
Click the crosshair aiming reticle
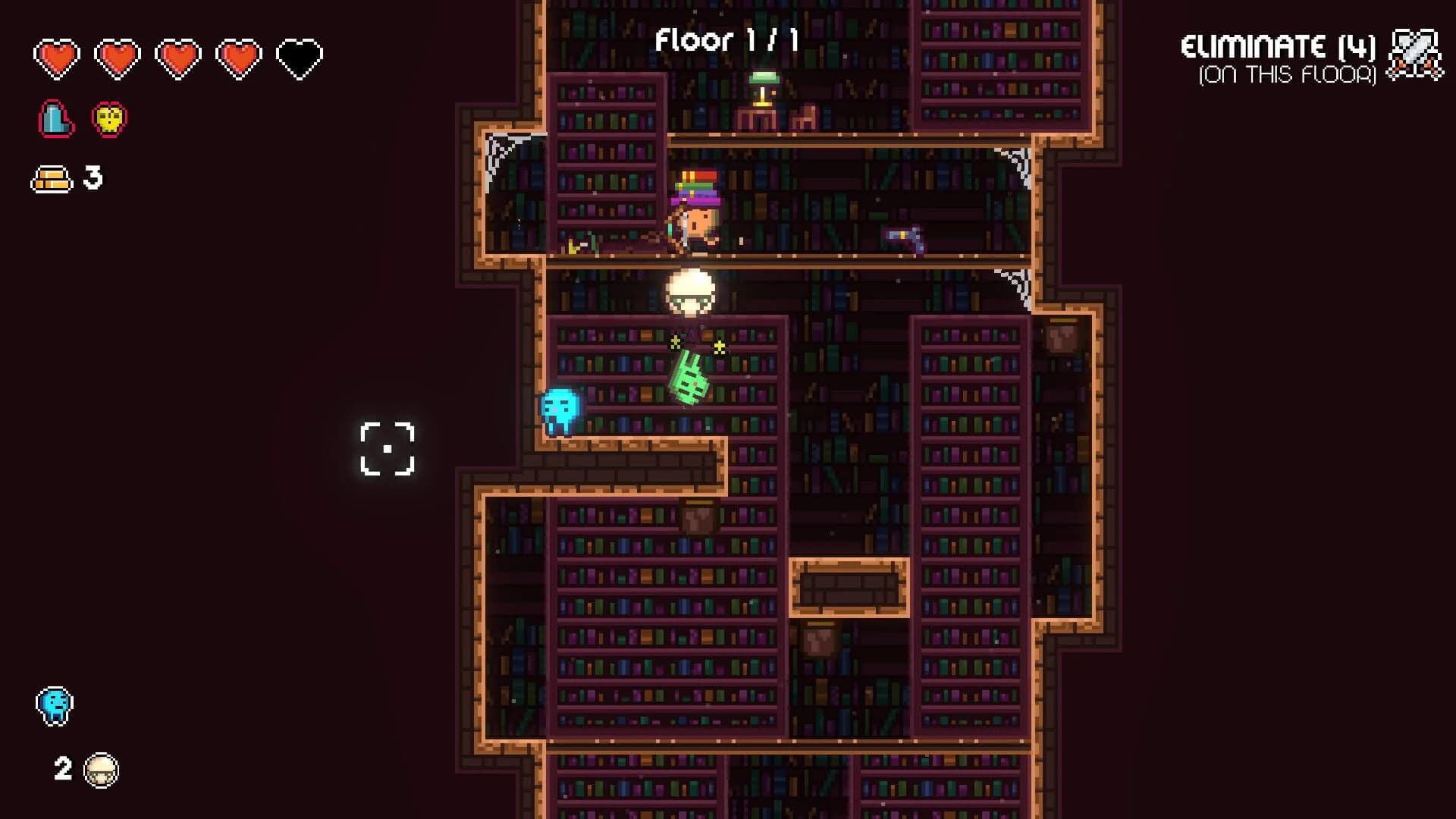(388, 449)
